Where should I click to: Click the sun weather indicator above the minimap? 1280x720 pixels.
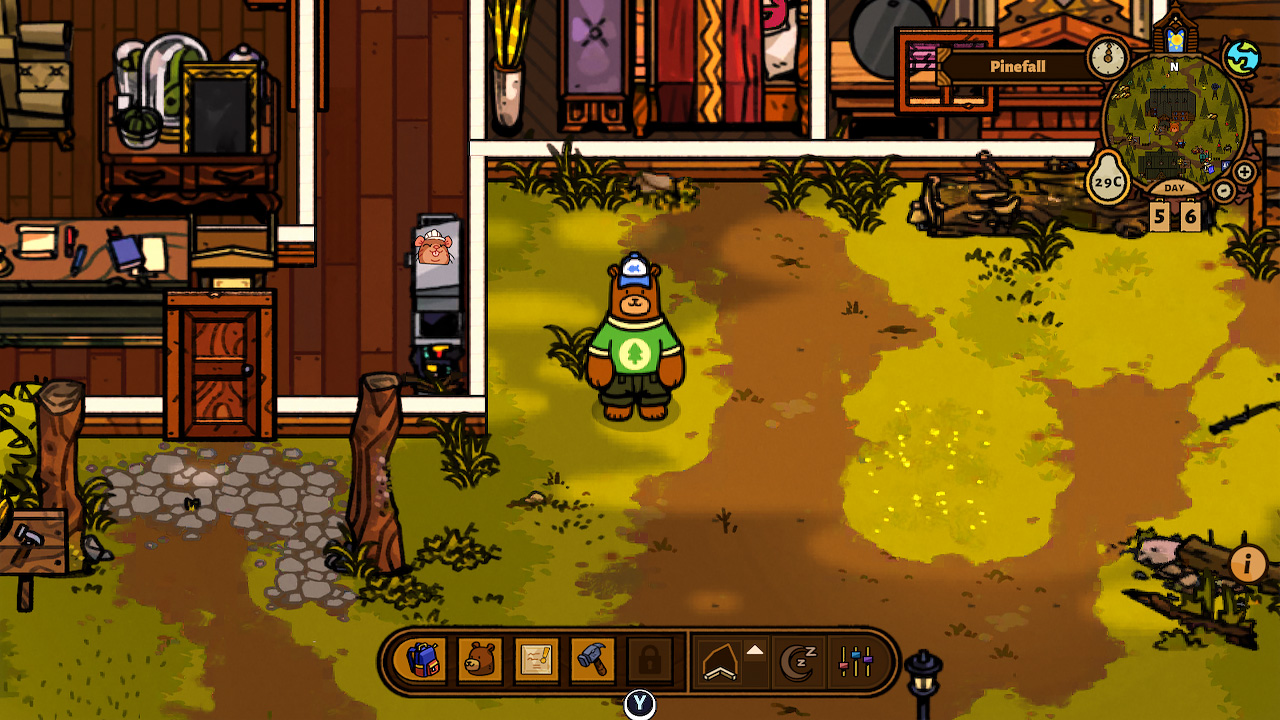point(1177,38)
